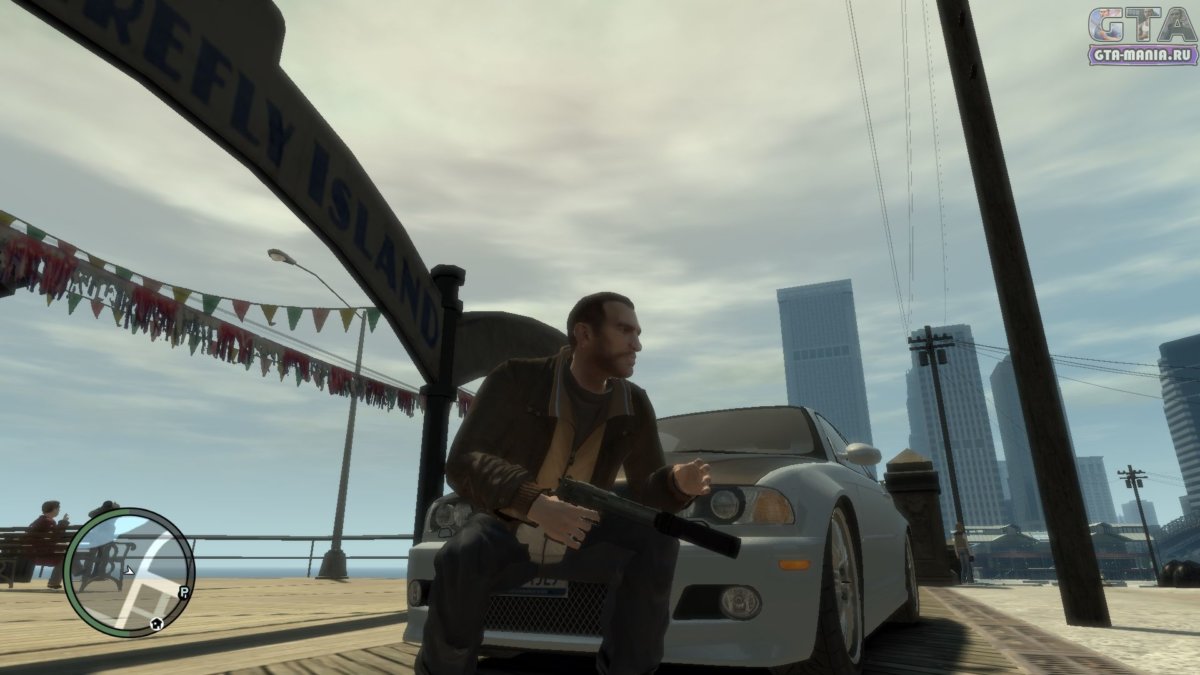Open the GTA-mania.ru watermark logo
Image resolution: width=1200 pixels, height=675 pixels.
1141,36
